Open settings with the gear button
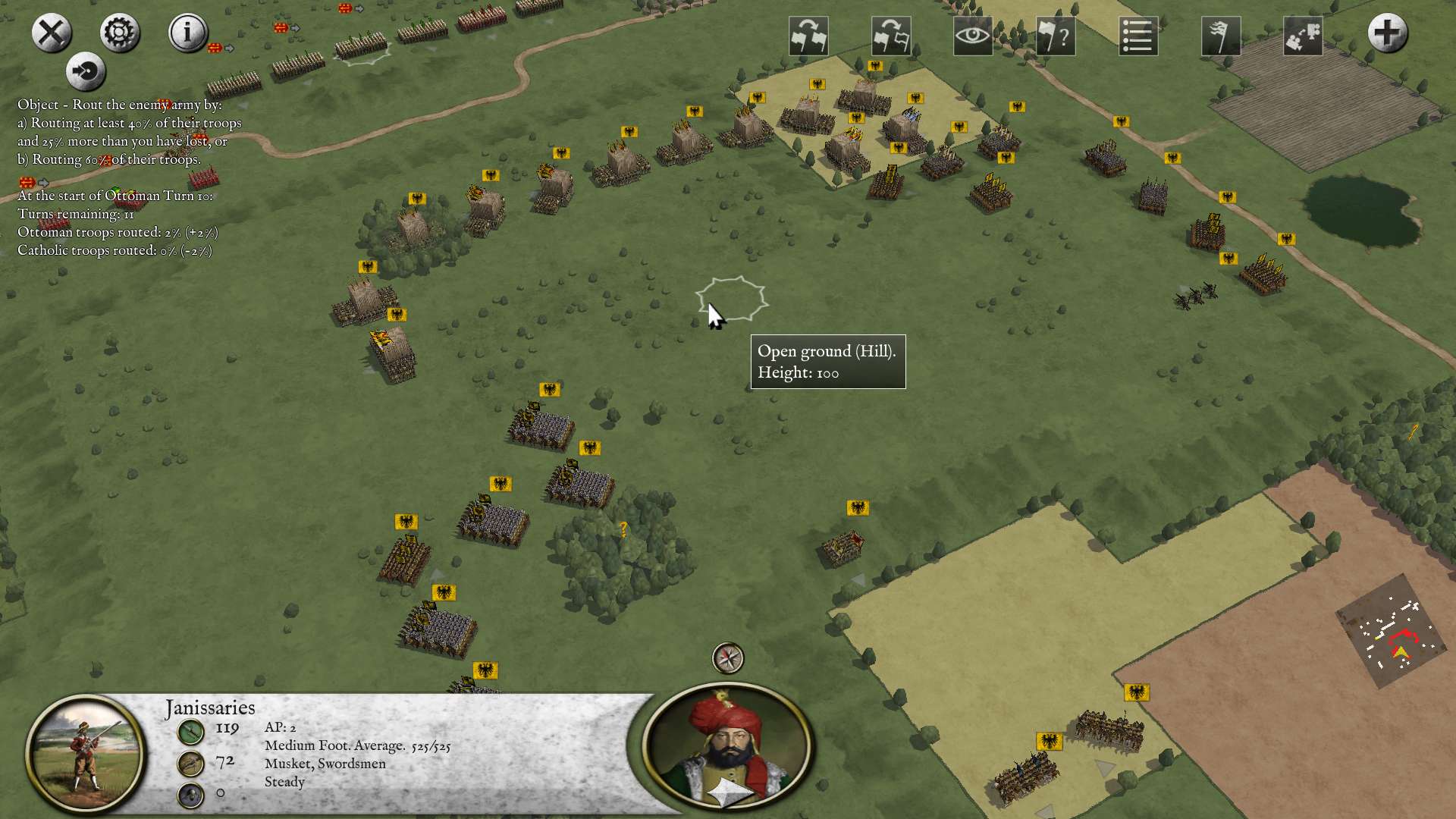The width and height of the screenshot is (1456, 819). coord(120,33)
